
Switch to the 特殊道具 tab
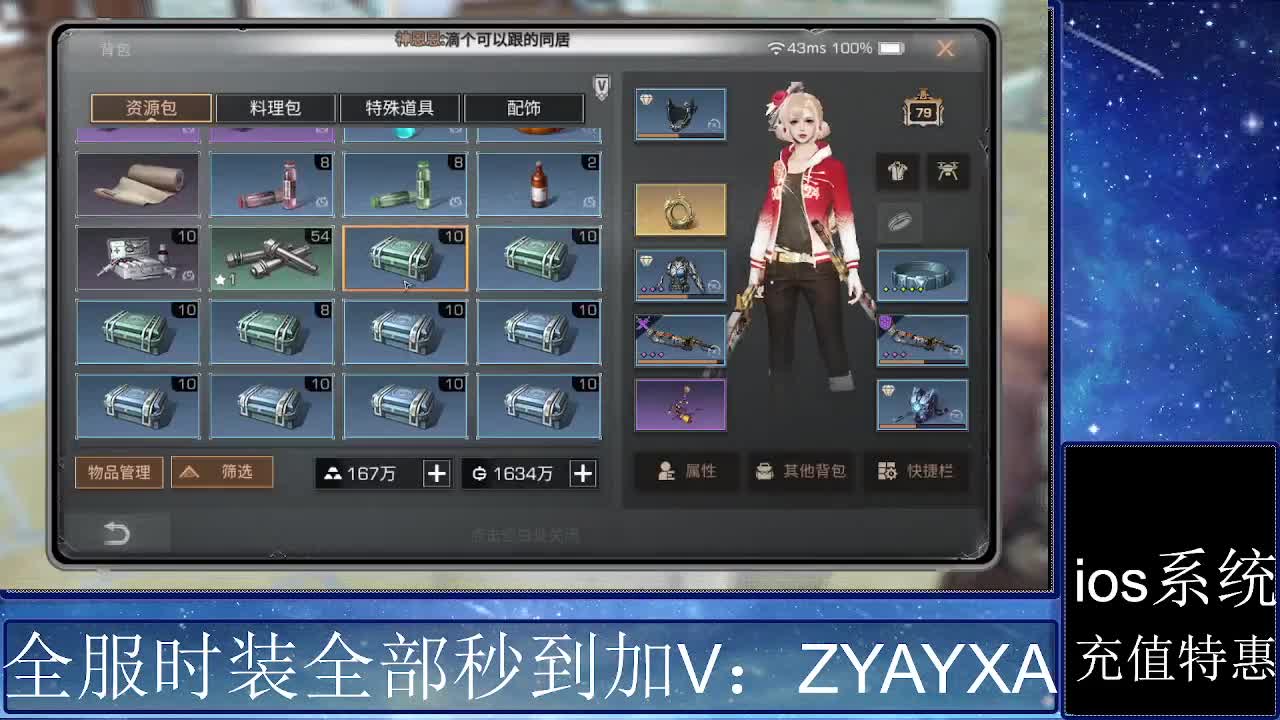398,107
